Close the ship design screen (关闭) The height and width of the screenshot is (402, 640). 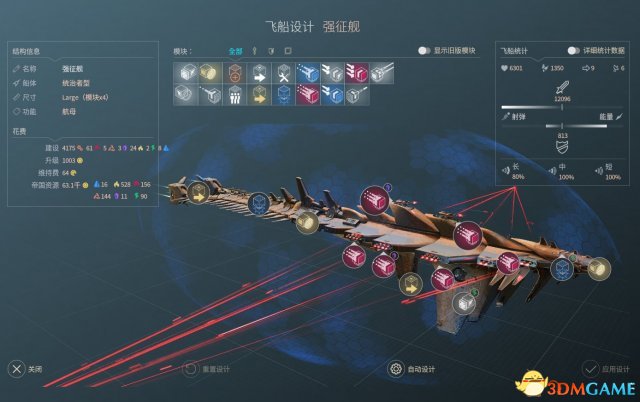[17, 369]
